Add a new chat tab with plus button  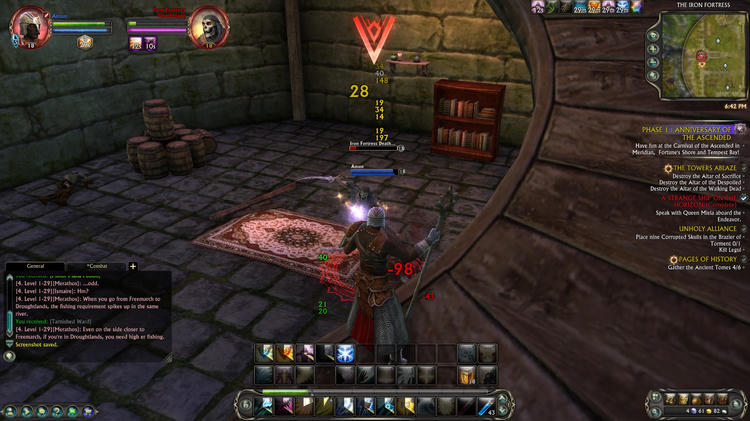133,267
